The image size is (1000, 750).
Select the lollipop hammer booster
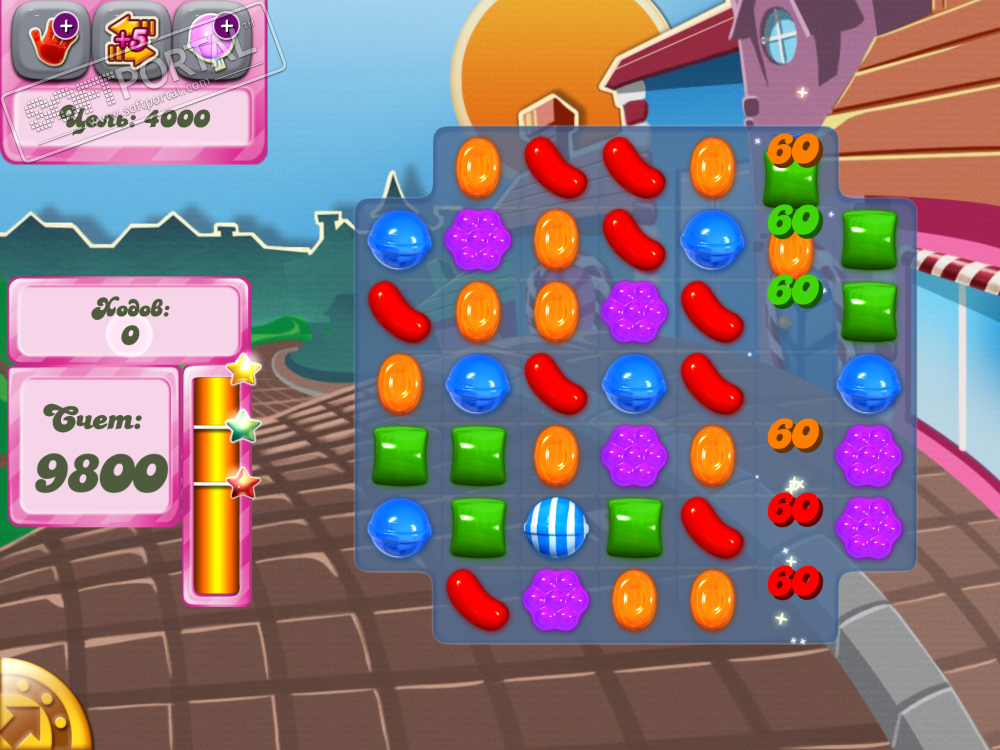(x=211, y=41)
